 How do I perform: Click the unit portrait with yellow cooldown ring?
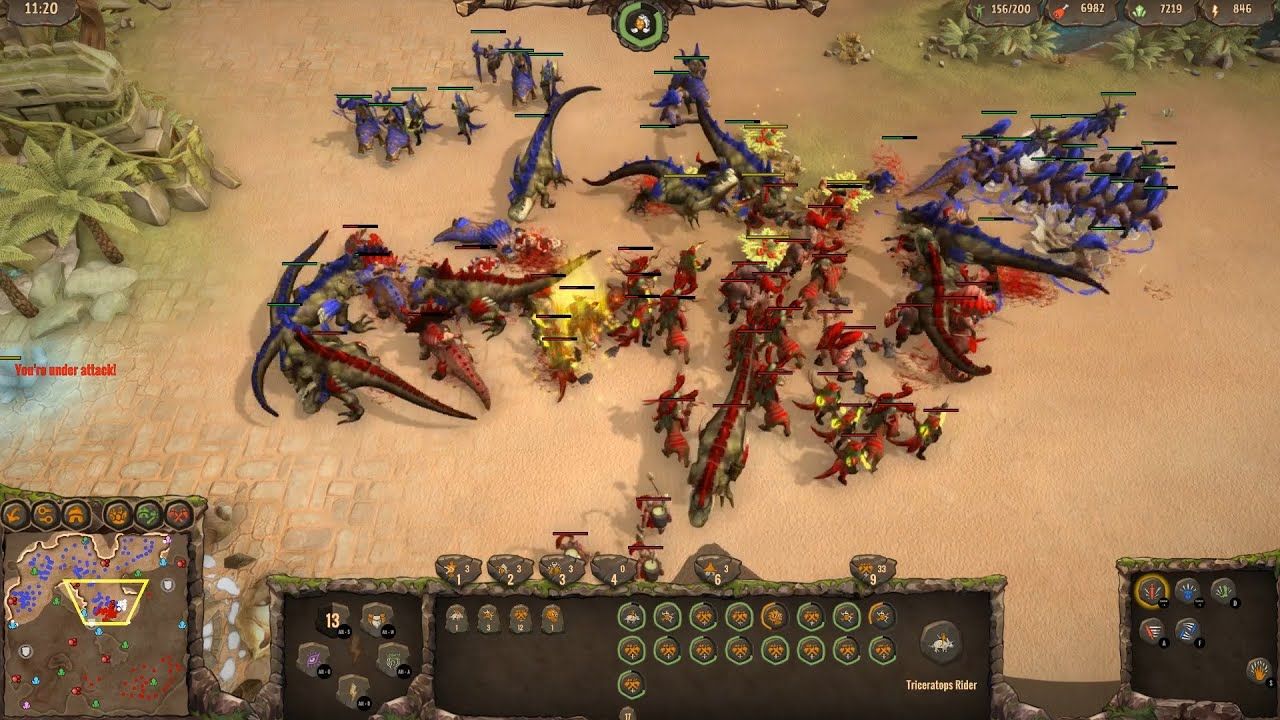click(x=774, y=616)
